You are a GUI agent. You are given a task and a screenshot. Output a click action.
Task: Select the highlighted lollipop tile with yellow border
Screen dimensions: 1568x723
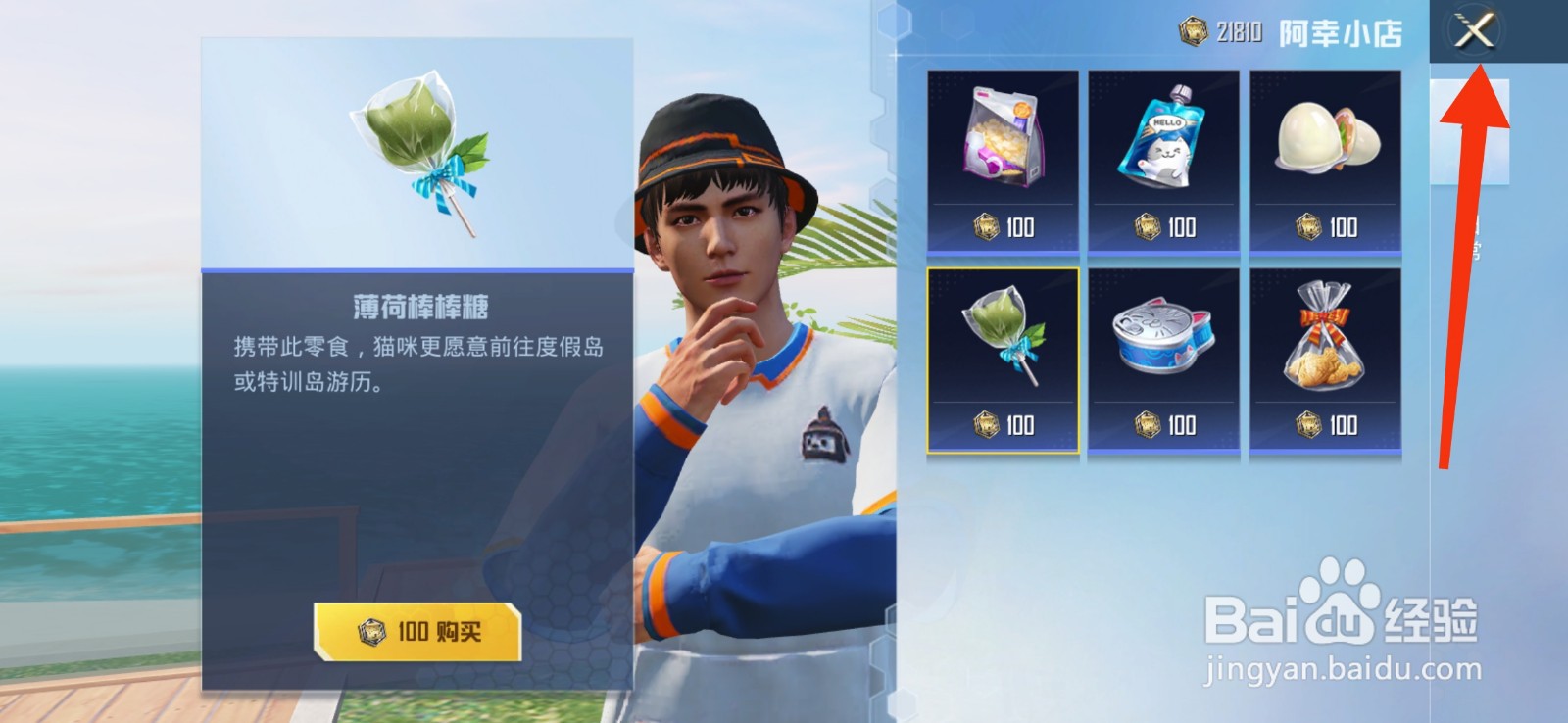click(x=1001, y=358)
